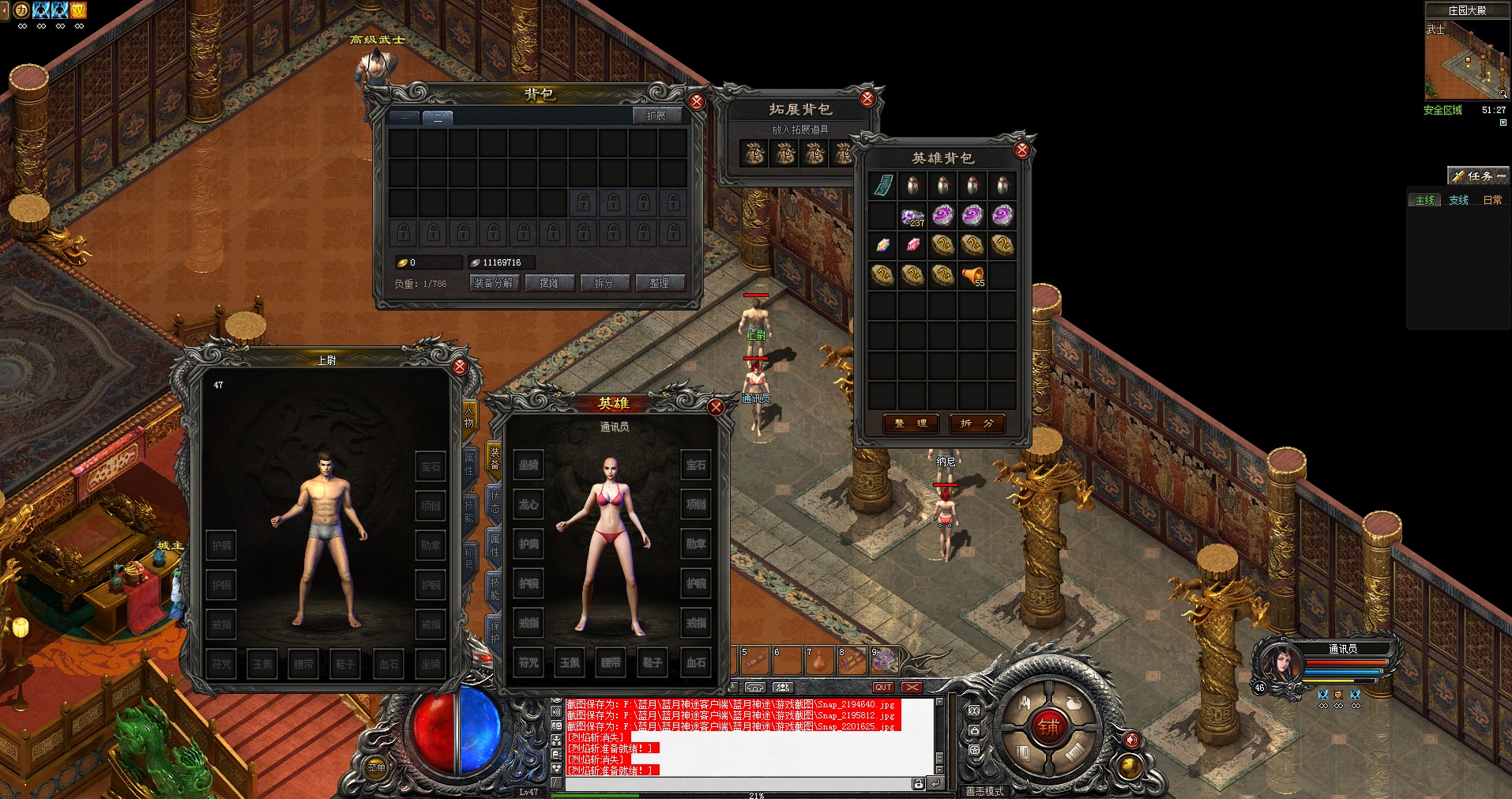Switch to 支线 side quest tab

pyautogui.click(x=1458, y=200)
